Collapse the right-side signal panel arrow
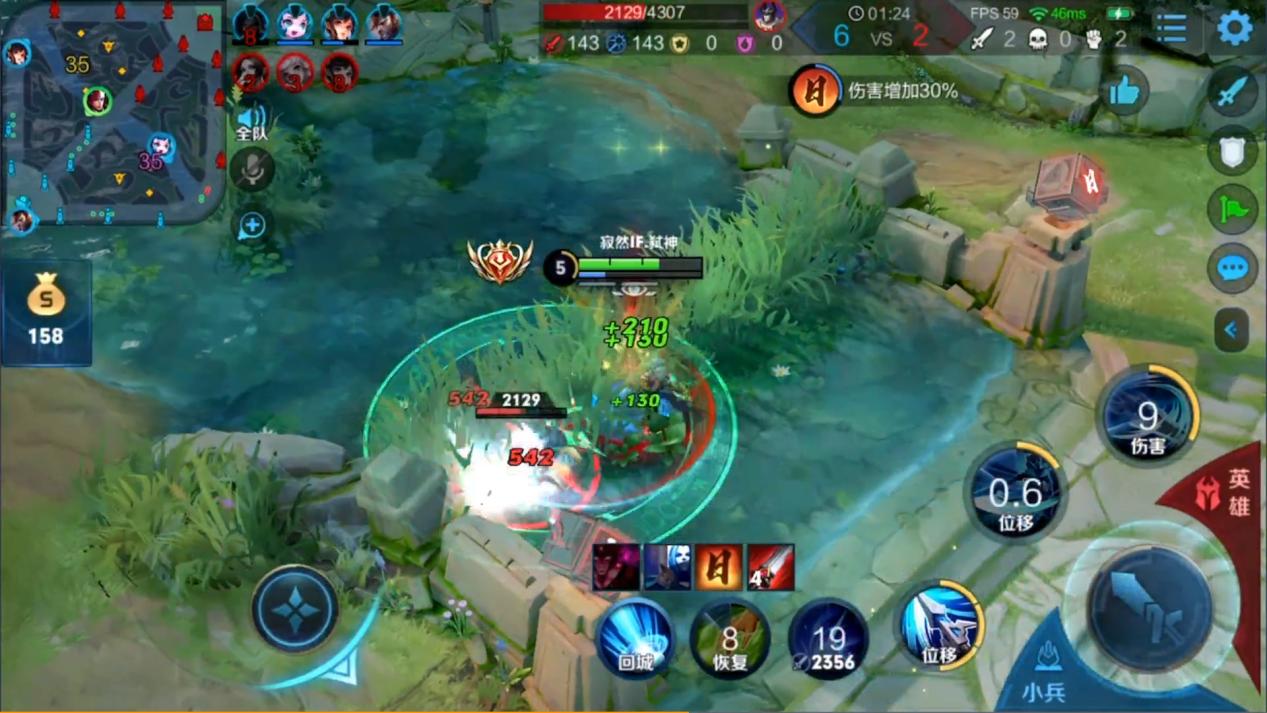Image resolution: width=1267 pixels, height=713 pixels. tap(1232, 330)
